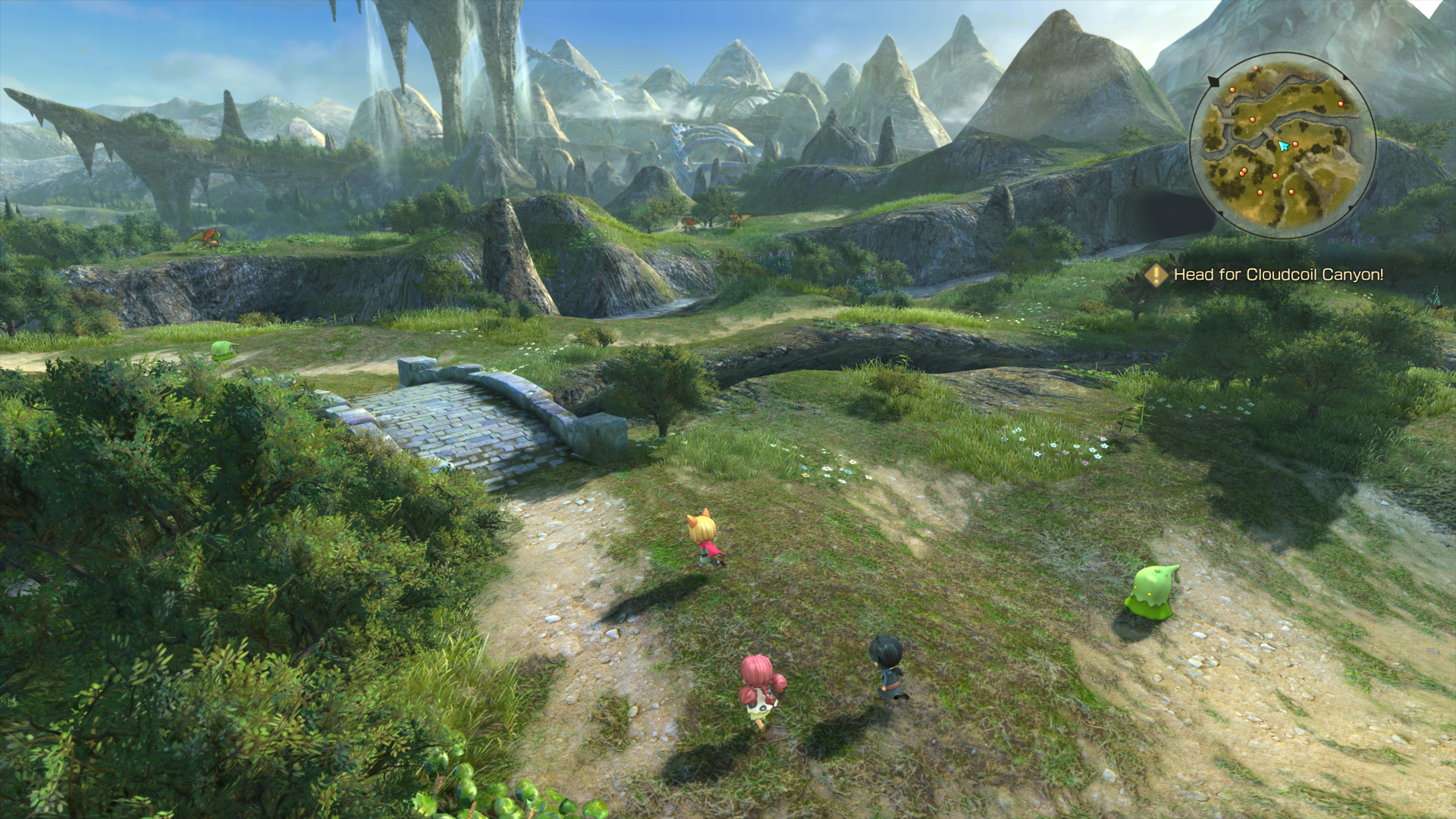This screenshot has width=1456, height=819.
Task: Select the cluster of orange dots on minimap's lower left
Action: [x=1244, y=171]
